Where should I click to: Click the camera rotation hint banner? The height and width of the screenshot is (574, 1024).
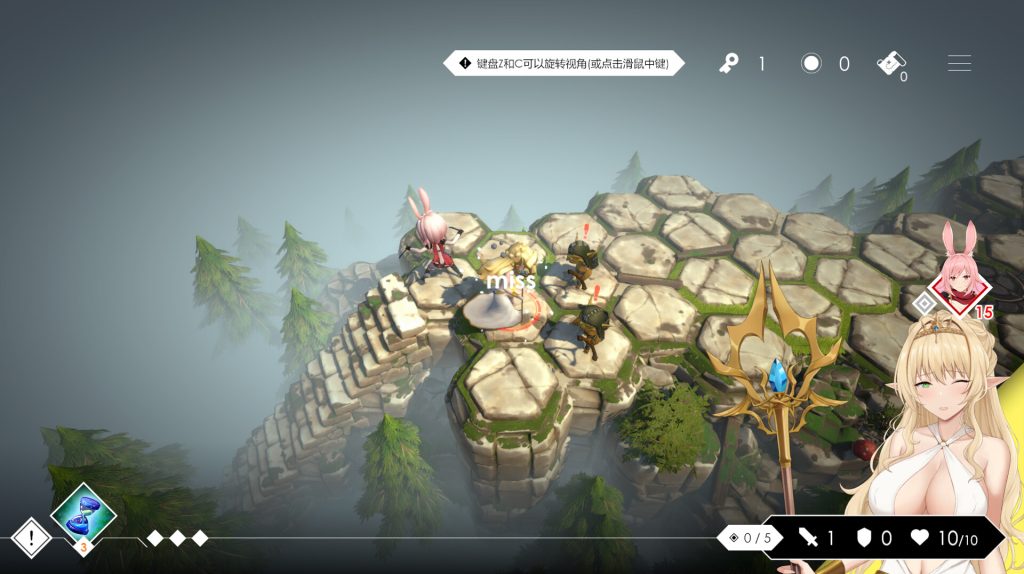(565, 64)
